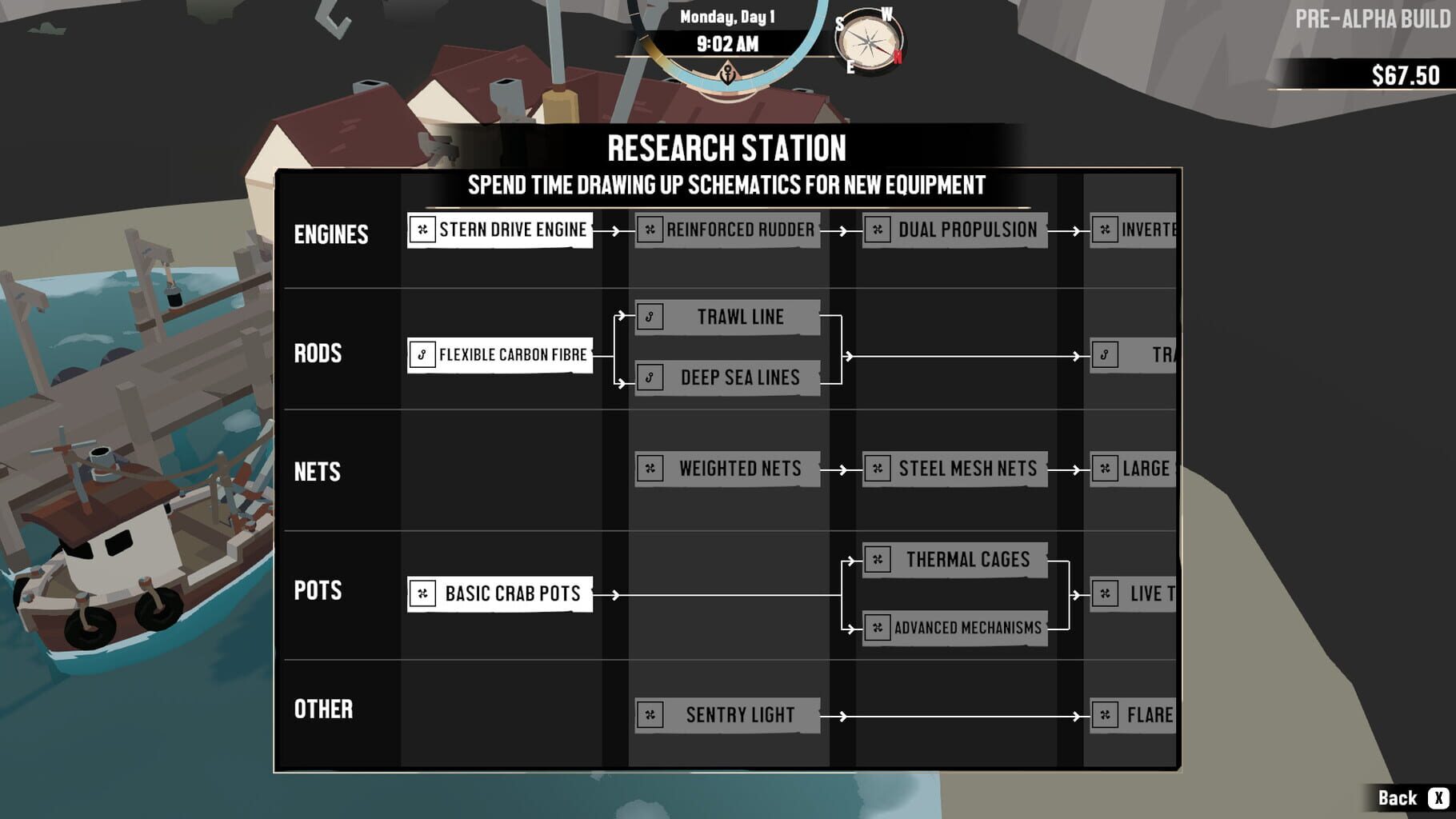
Task: Select the Live Tank research node
Action: click(x=1136, y=594)
